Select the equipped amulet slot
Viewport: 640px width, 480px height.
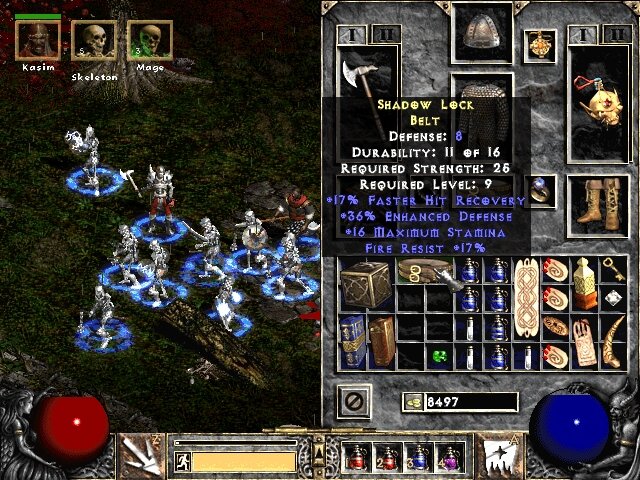point(540,44)
